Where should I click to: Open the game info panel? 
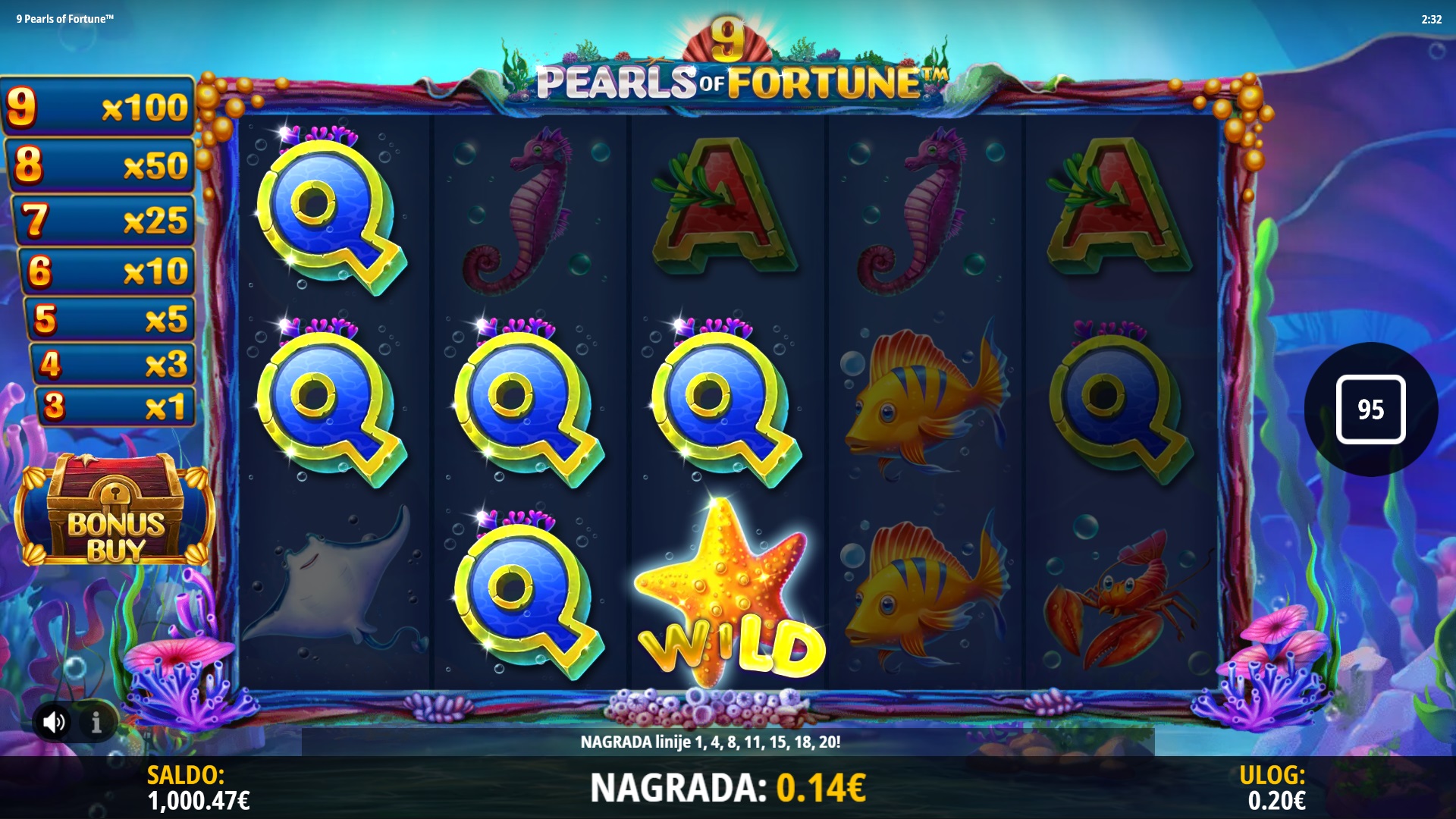[x=96, y=723]
